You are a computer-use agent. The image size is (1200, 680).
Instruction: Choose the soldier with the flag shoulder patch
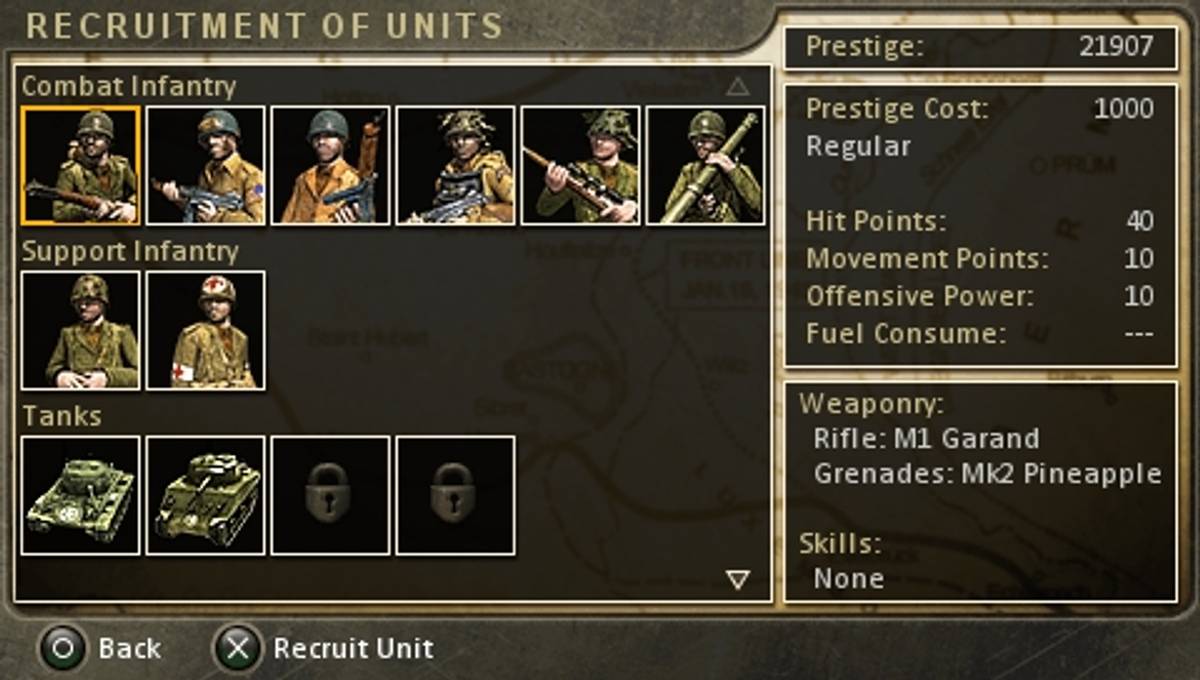[206, 166]
